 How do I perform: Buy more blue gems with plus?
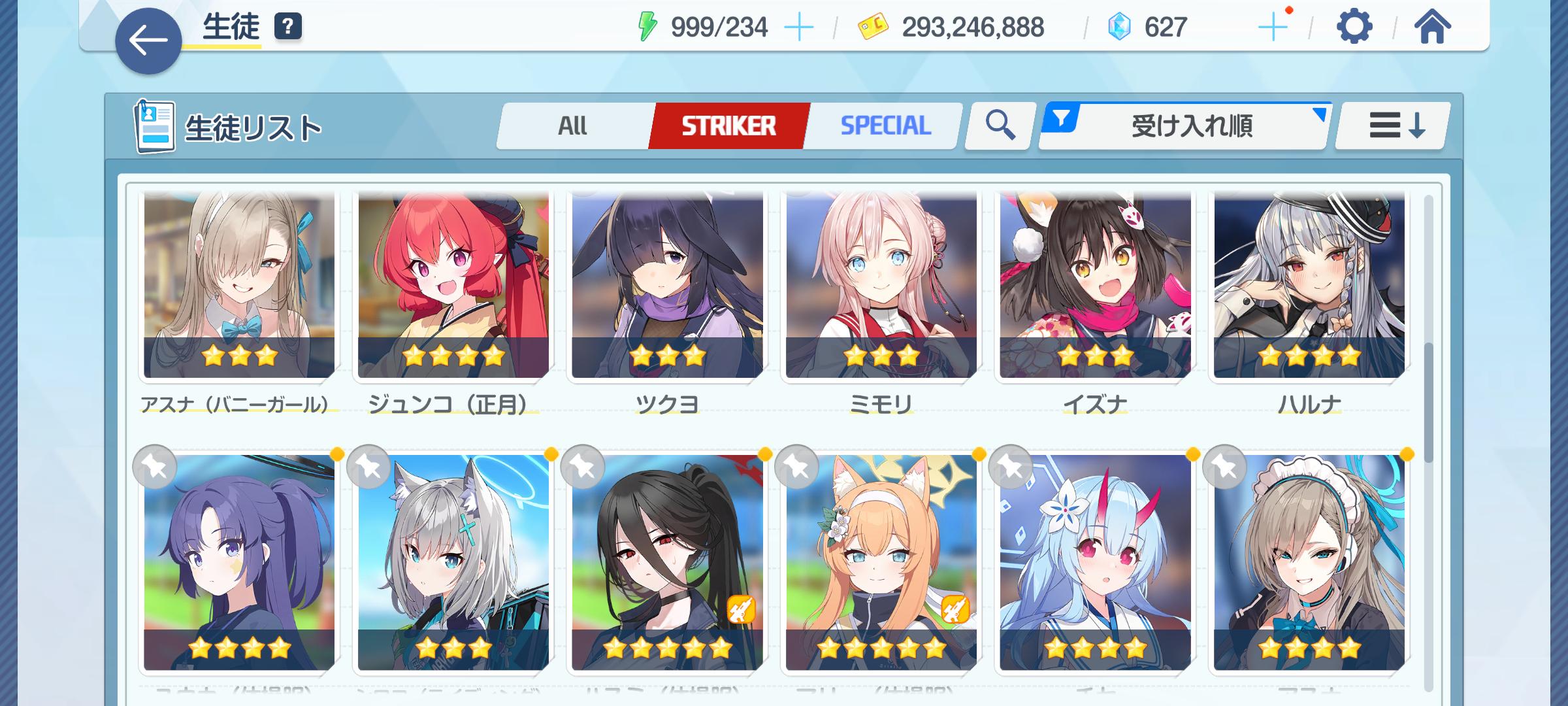[x=1272, y=27]
